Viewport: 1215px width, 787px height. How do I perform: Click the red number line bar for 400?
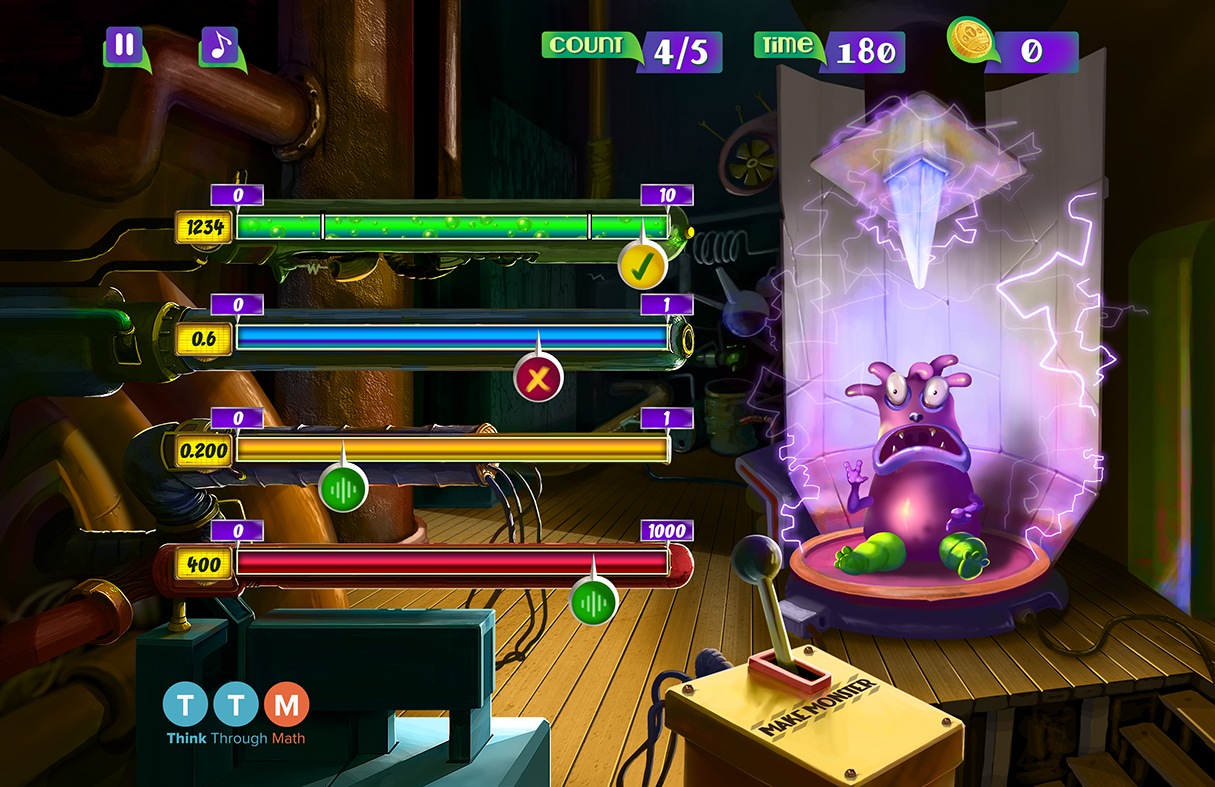(452, 563)
